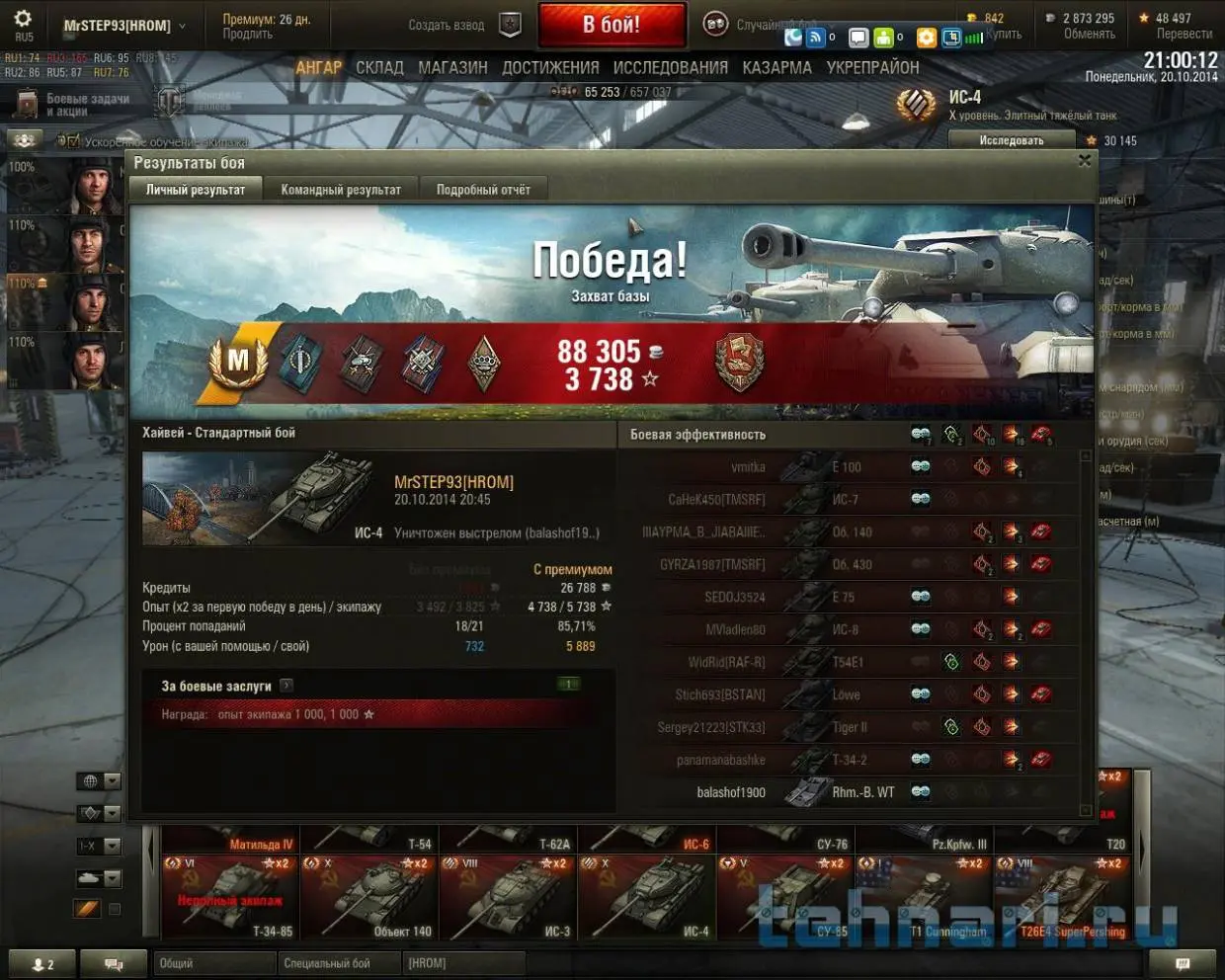Open the settings gear menu
Viewport: 1225px width, 980px height.
(23, 19)
